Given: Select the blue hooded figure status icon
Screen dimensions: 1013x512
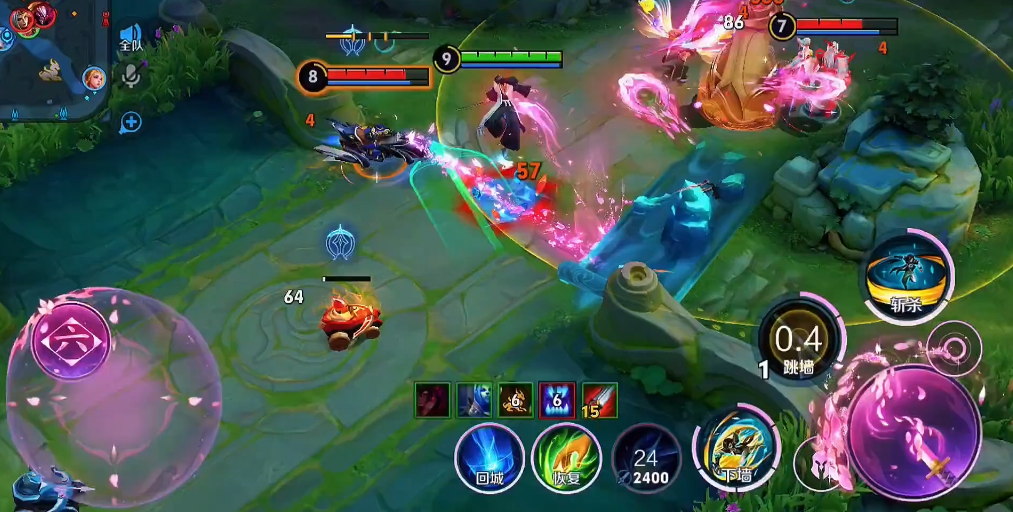Looking at the screenshot, I should [x=474, y=400].
